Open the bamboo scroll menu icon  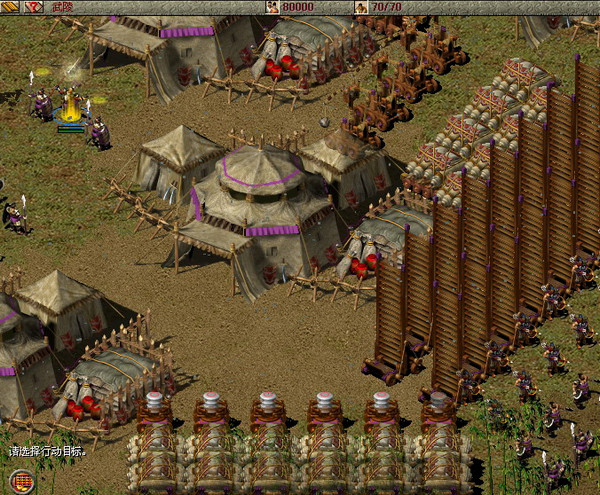9,7
